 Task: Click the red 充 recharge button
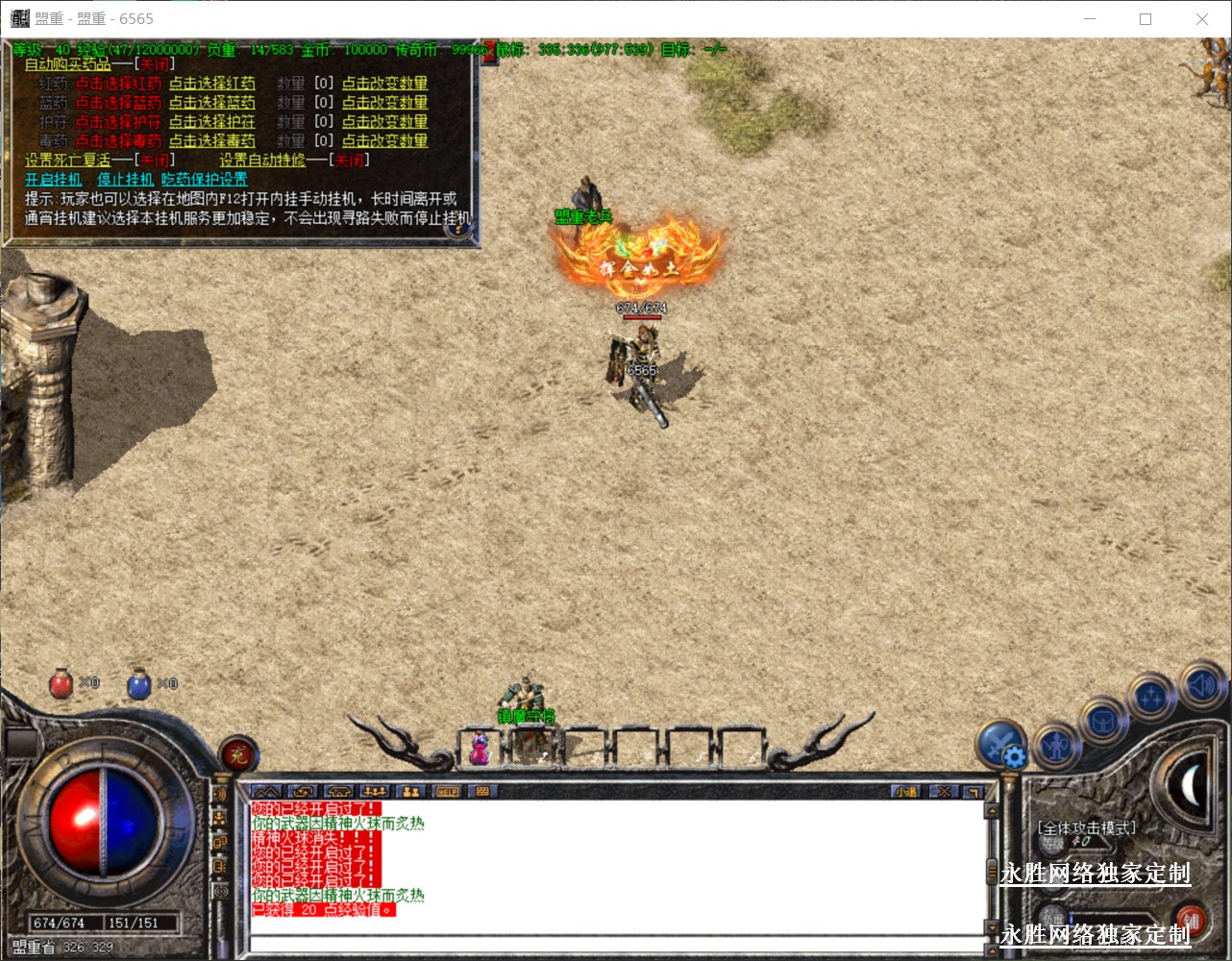237,755
